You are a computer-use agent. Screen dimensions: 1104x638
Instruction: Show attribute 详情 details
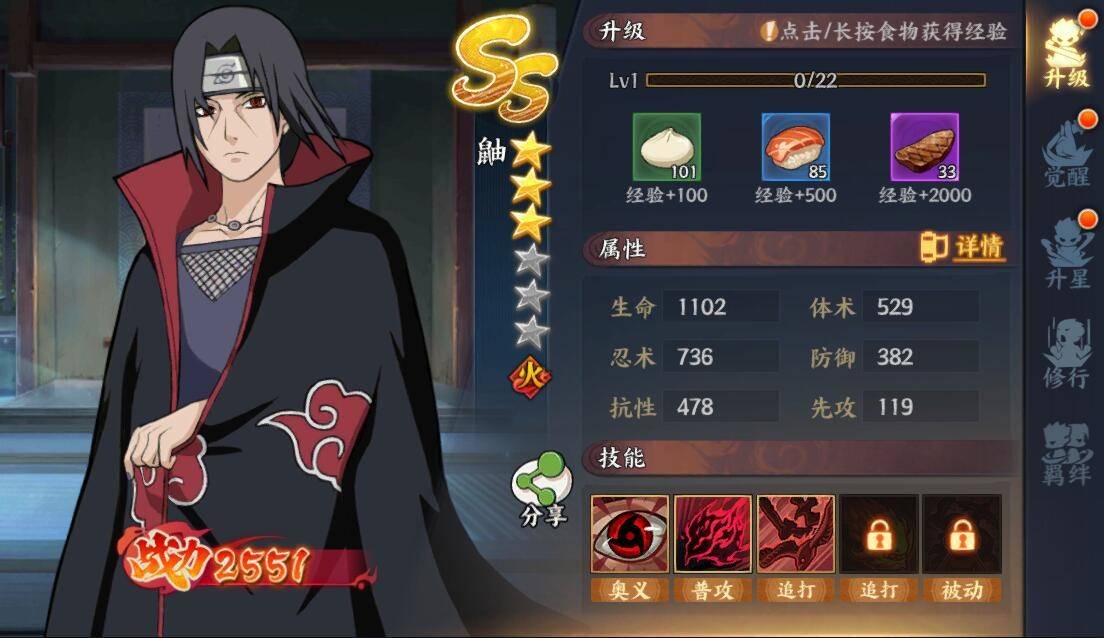962,247
